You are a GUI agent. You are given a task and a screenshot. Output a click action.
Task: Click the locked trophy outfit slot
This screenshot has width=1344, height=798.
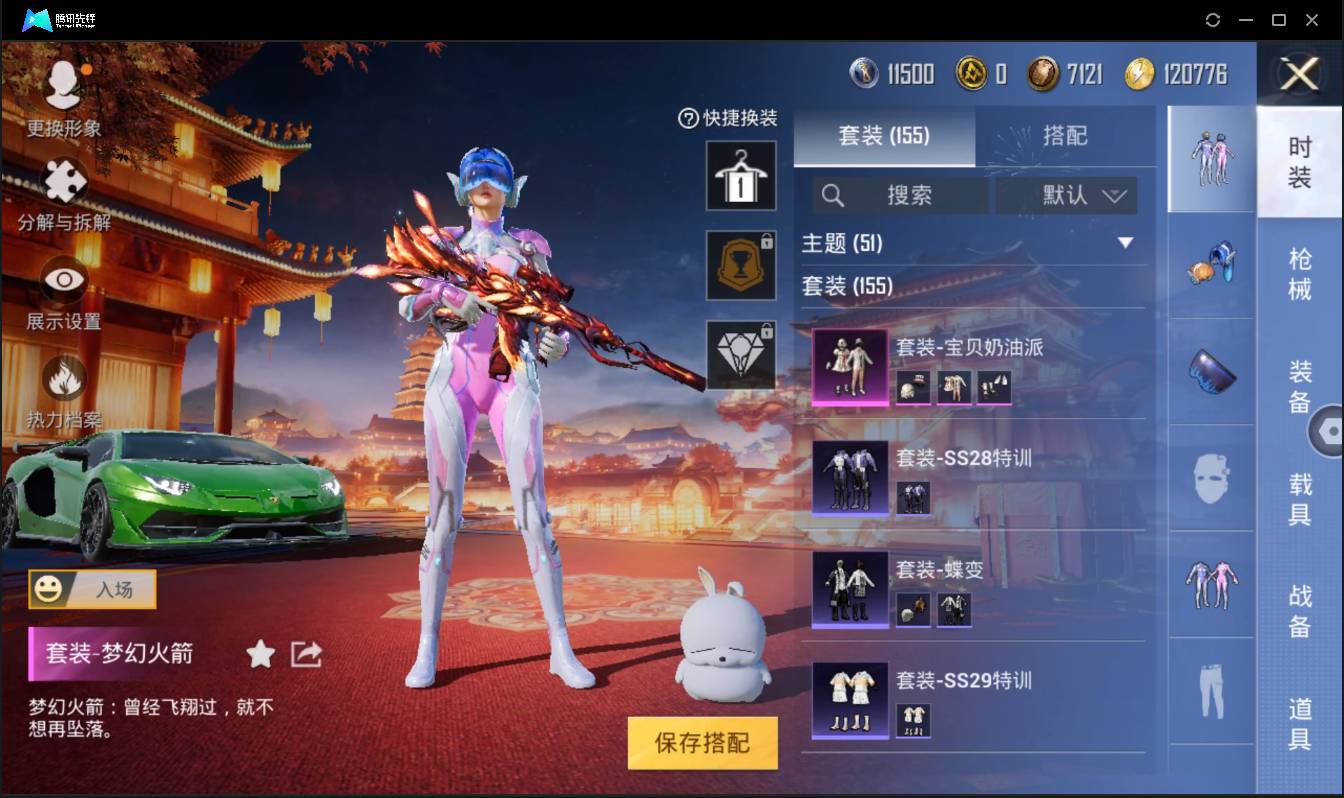click(x=740, y=265)
